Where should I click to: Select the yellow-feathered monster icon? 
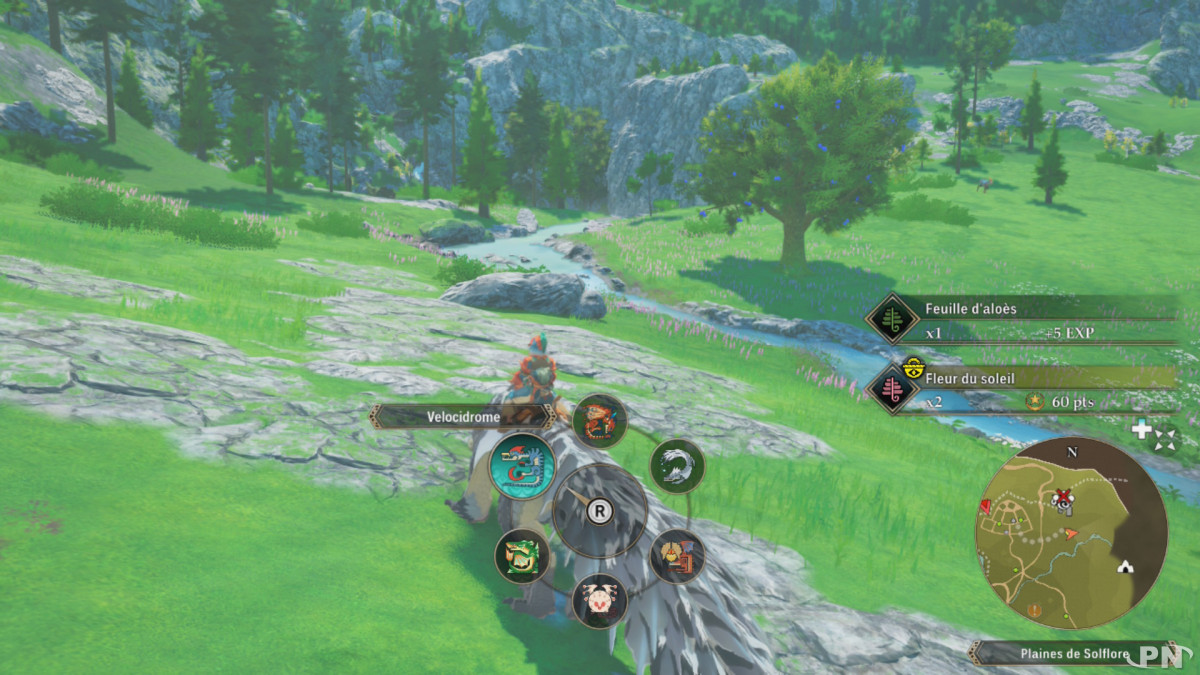point(677,556)
